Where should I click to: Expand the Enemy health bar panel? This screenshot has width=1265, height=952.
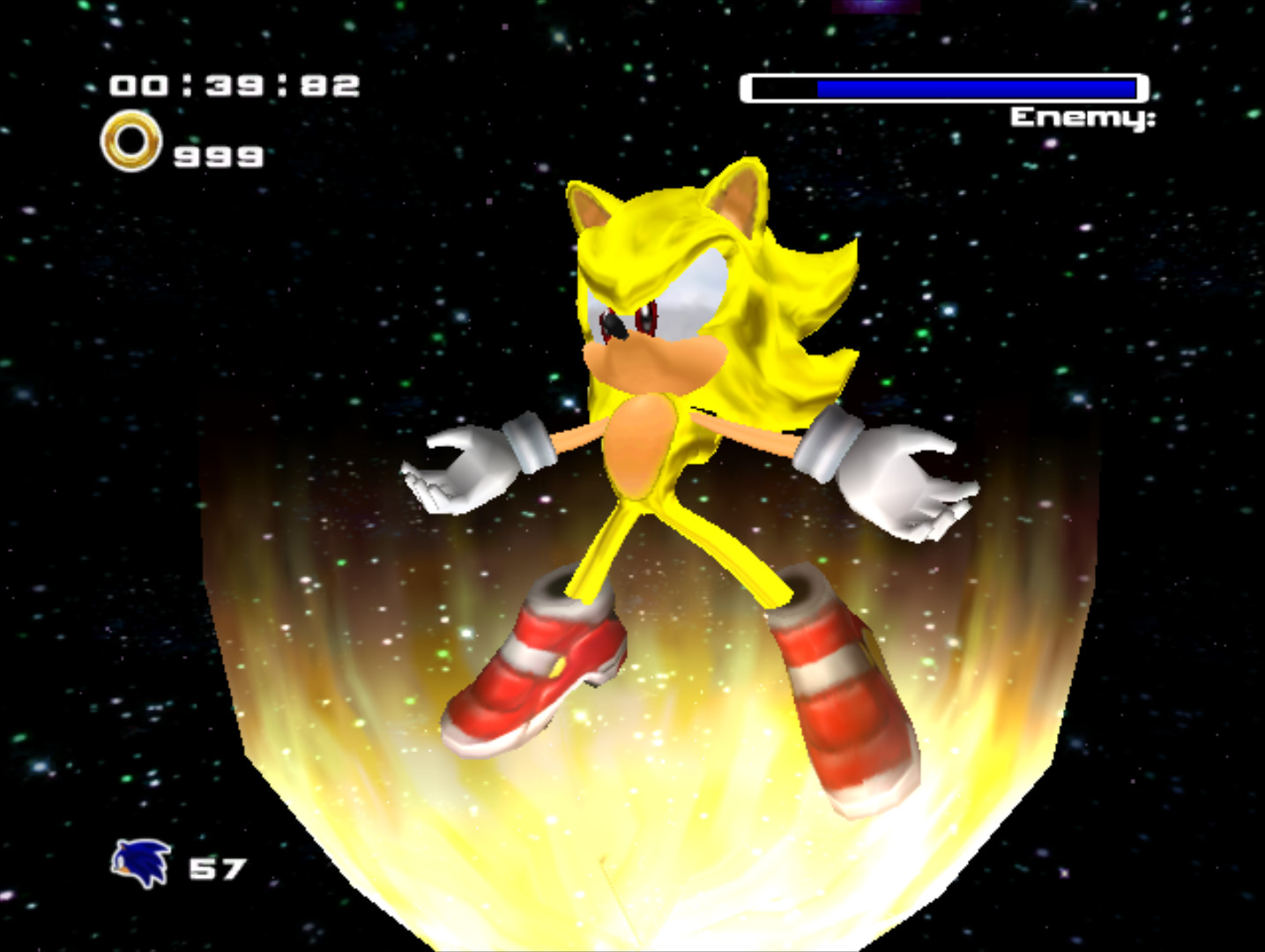[x=943, y=86]
